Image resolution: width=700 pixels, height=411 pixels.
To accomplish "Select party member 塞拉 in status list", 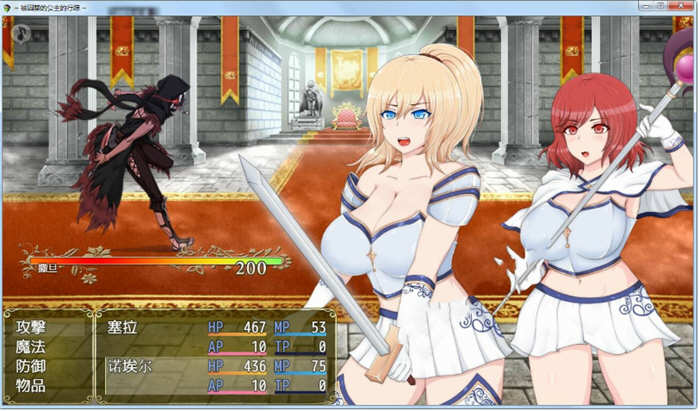I will click(127, 326).
